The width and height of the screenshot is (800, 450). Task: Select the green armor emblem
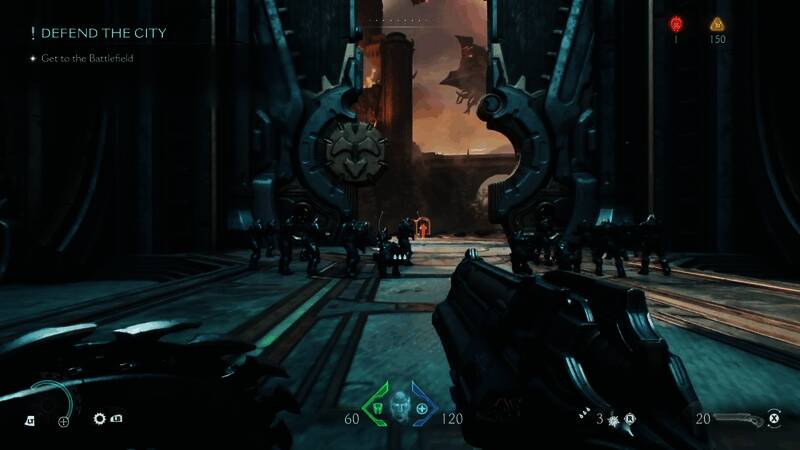click(x=376, y=410)
